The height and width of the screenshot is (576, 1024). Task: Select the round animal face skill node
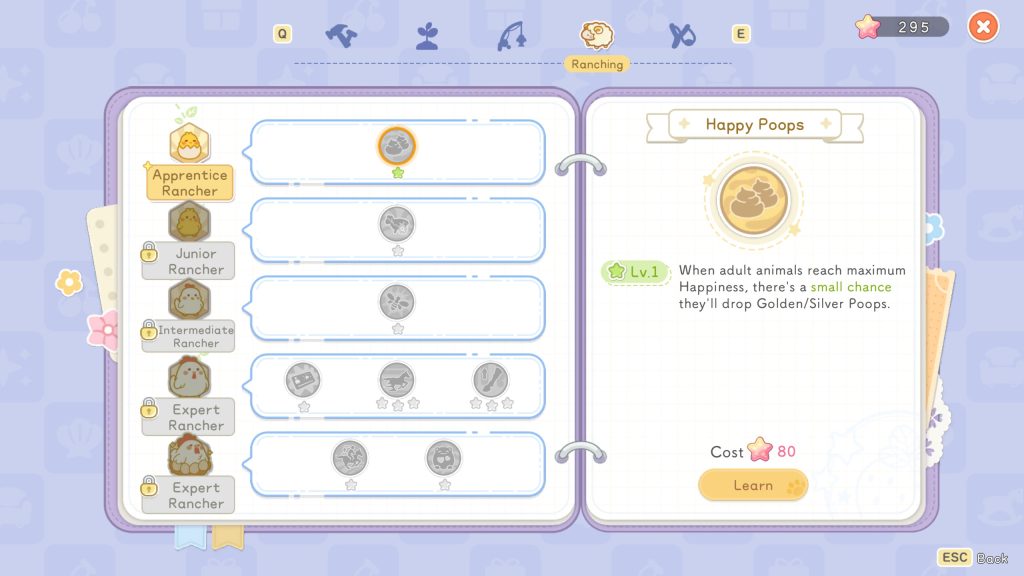[444, 458]
